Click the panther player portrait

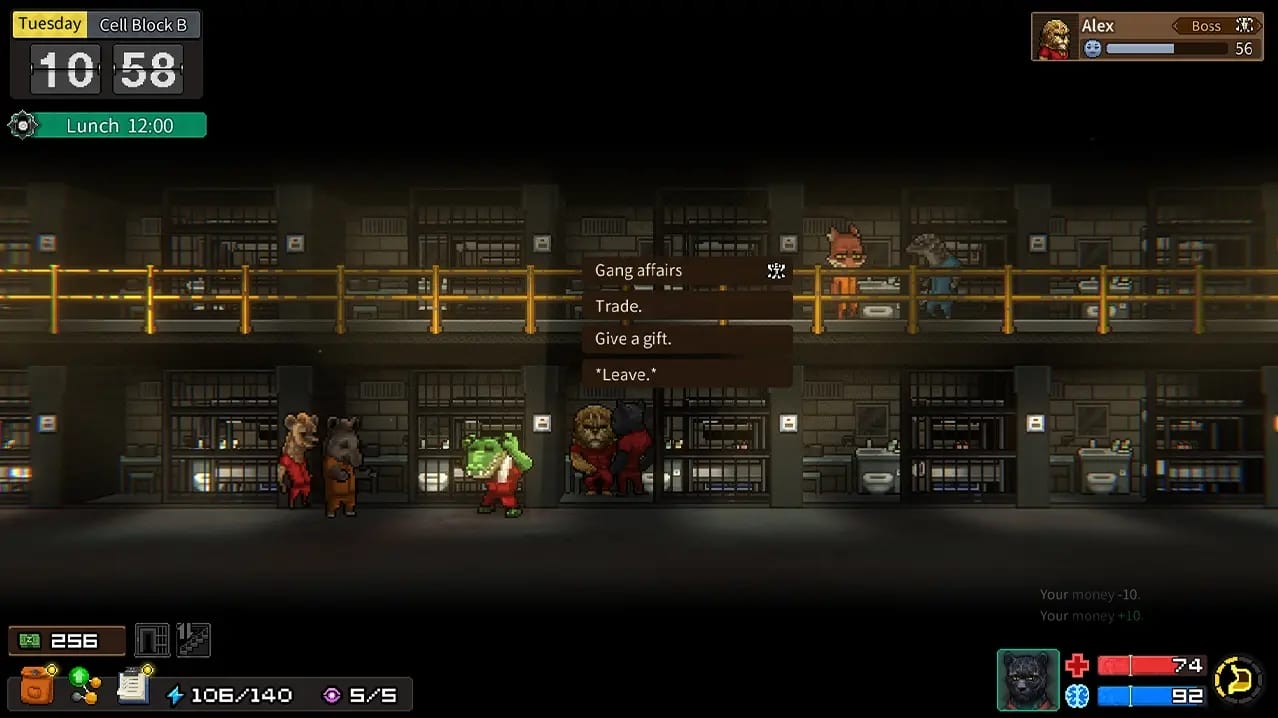coord(1028,681)
